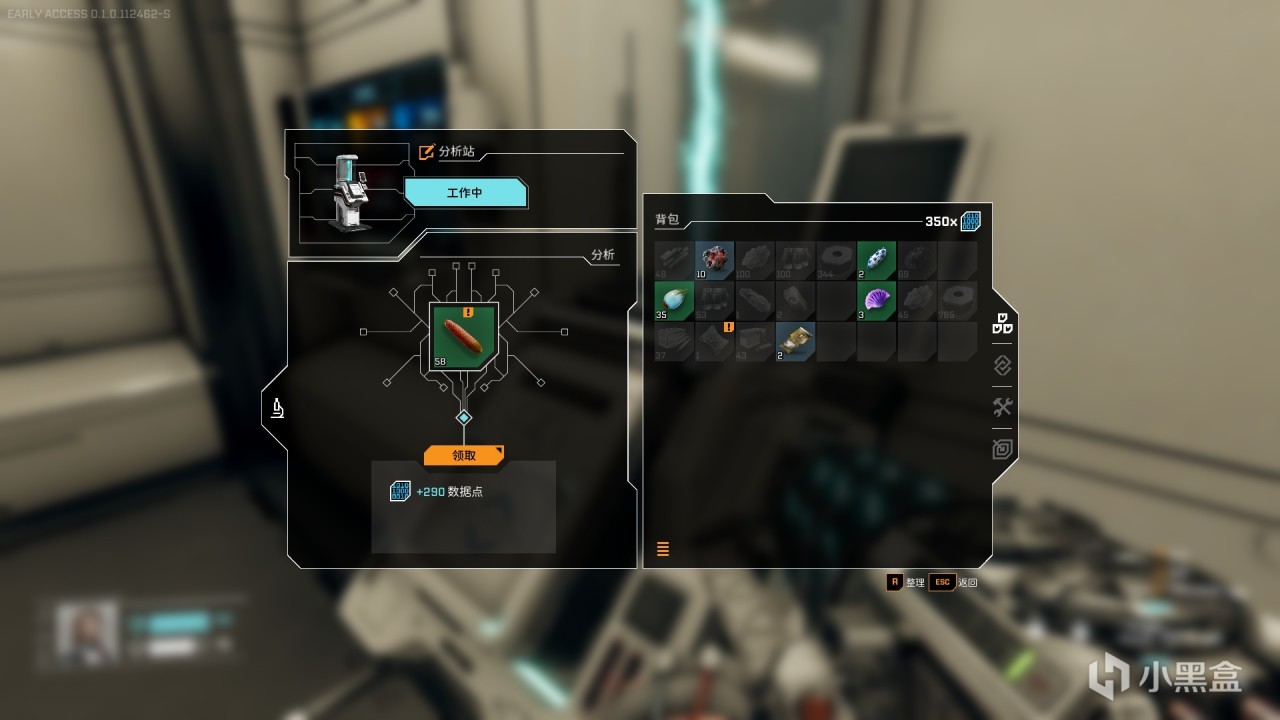The image size is (1280, 720).
Task: Toggle the cyan working-status button
Action: click(464, 192)
